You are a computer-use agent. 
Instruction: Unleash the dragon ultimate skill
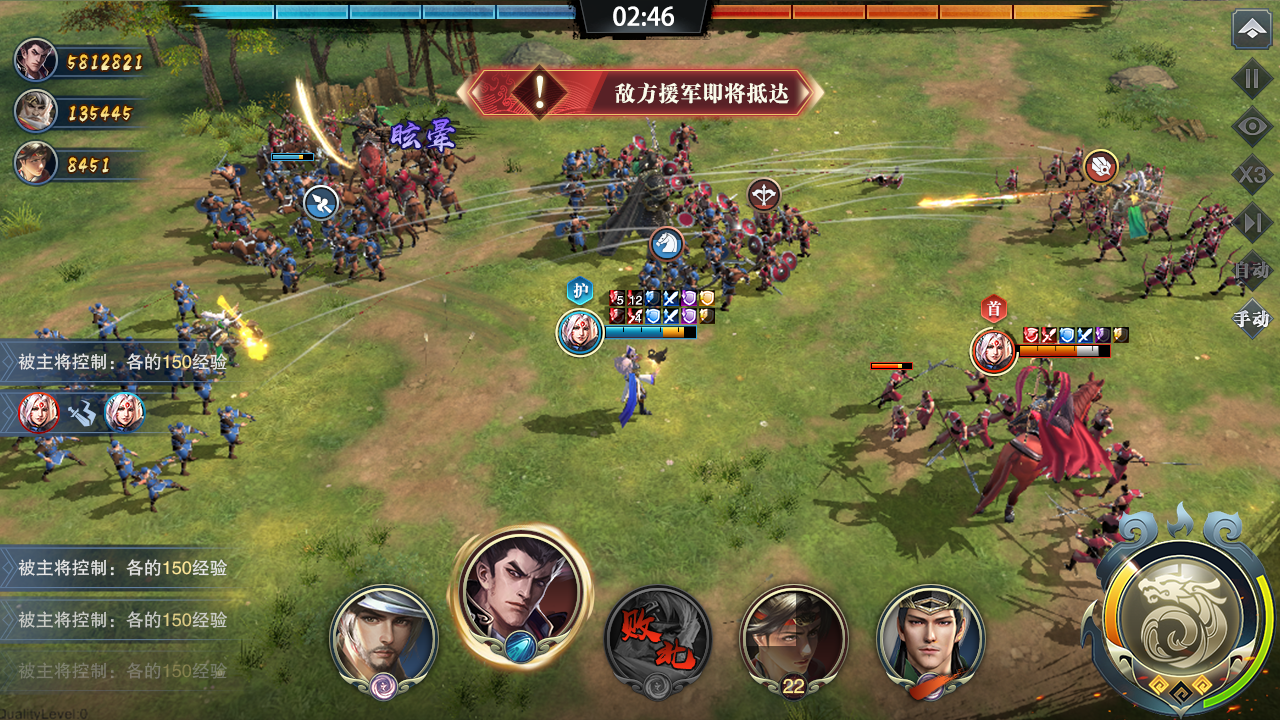1181,608
